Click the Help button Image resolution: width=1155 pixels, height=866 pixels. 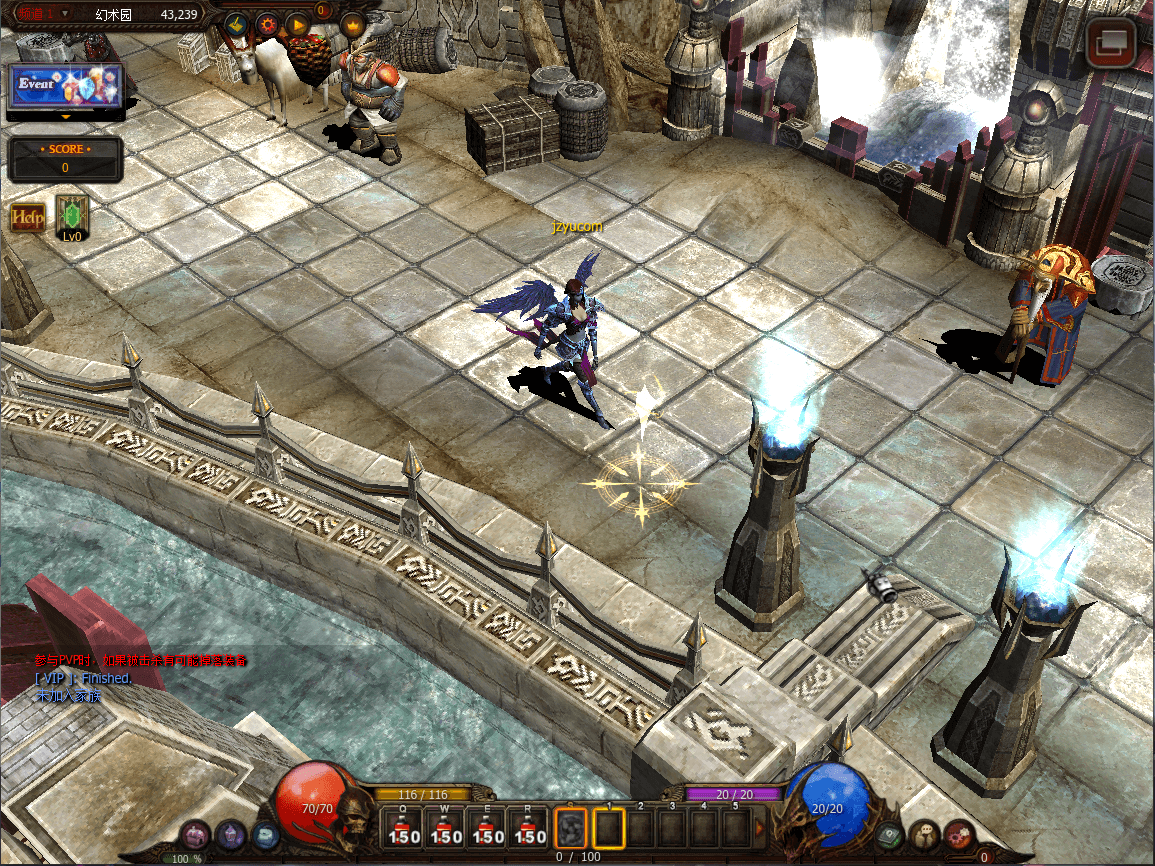point(27,218)
